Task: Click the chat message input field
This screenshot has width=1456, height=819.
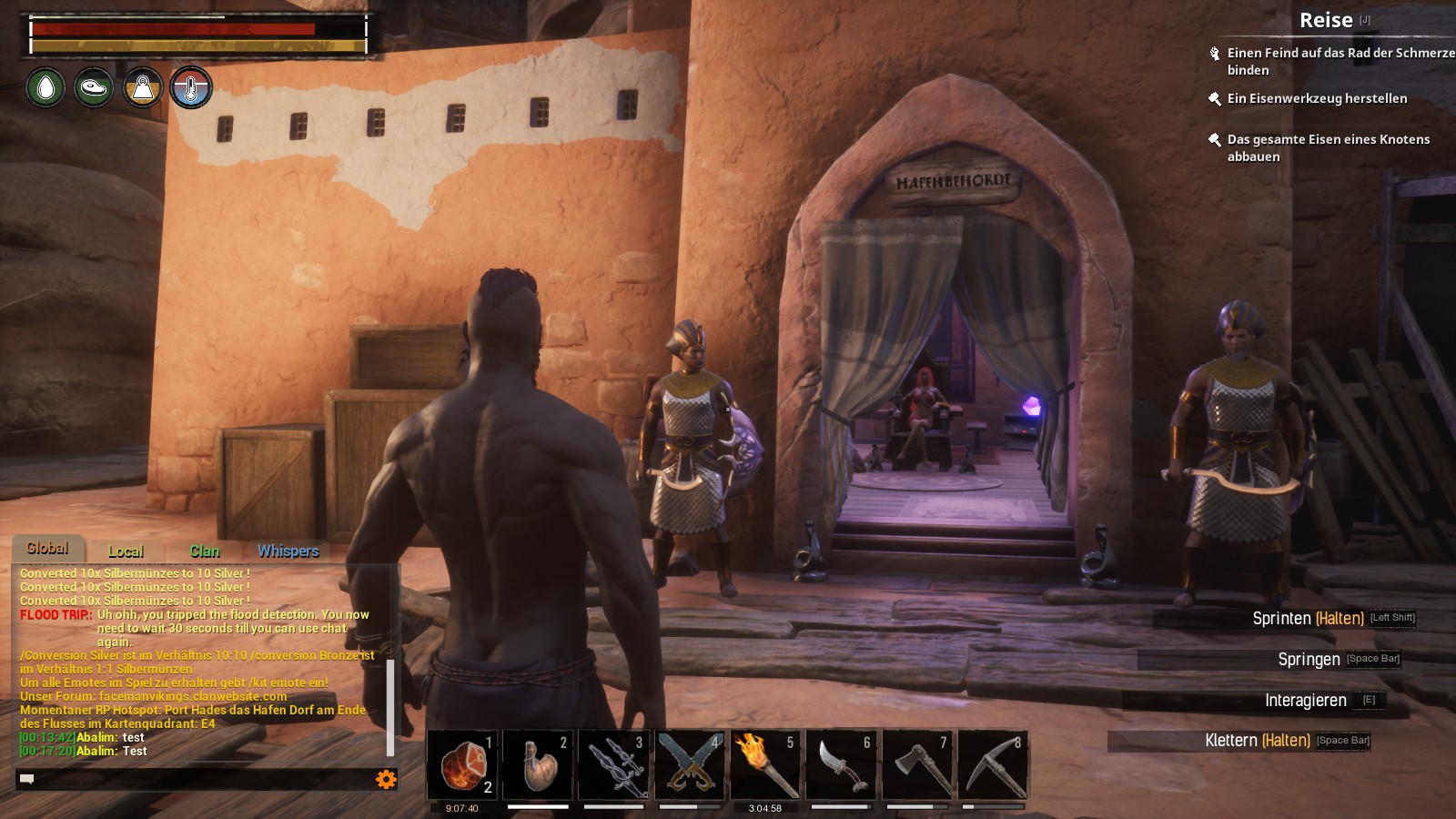Action: 196,779
